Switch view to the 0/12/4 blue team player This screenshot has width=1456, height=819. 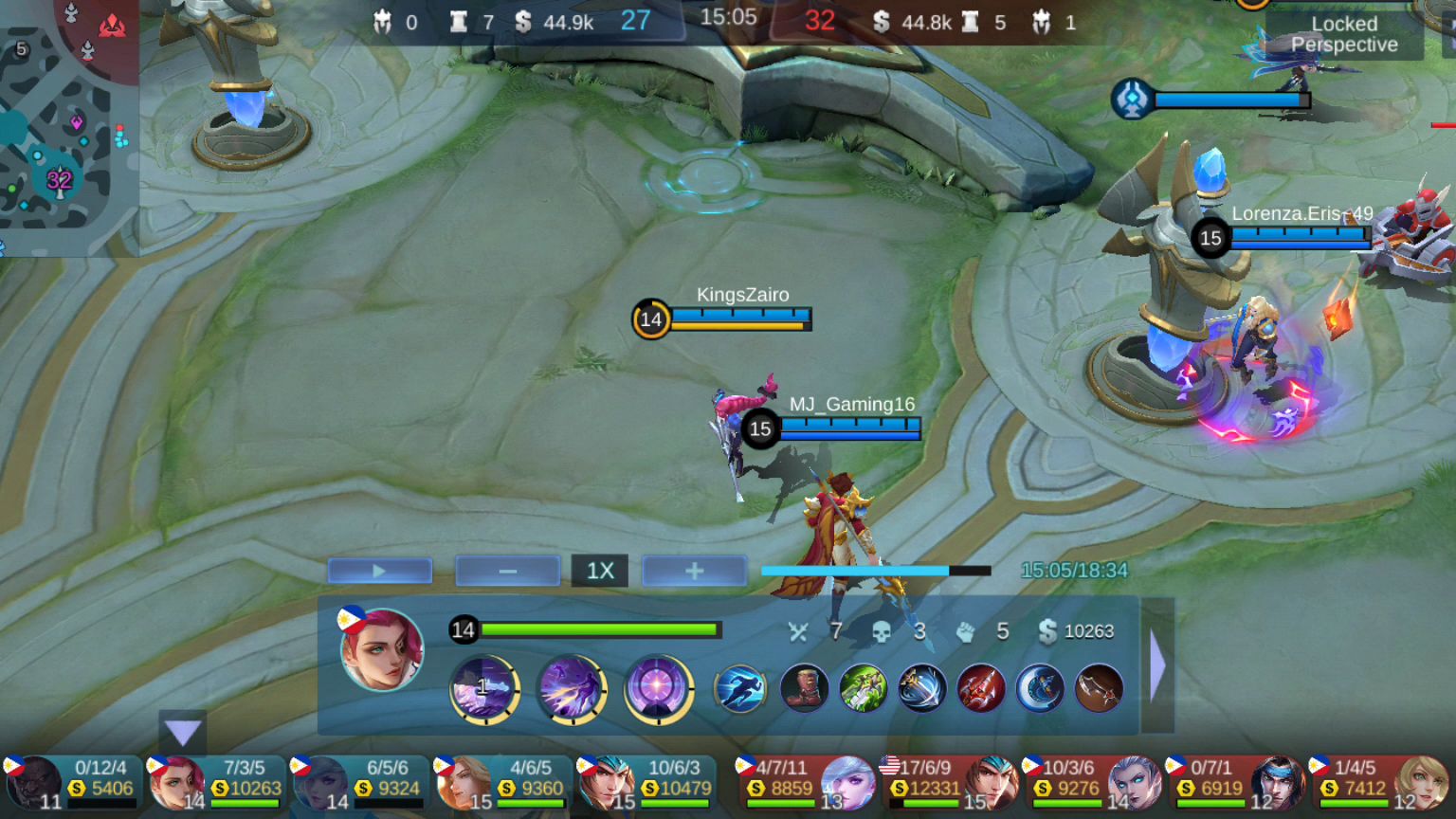click(x=72, y=783)
